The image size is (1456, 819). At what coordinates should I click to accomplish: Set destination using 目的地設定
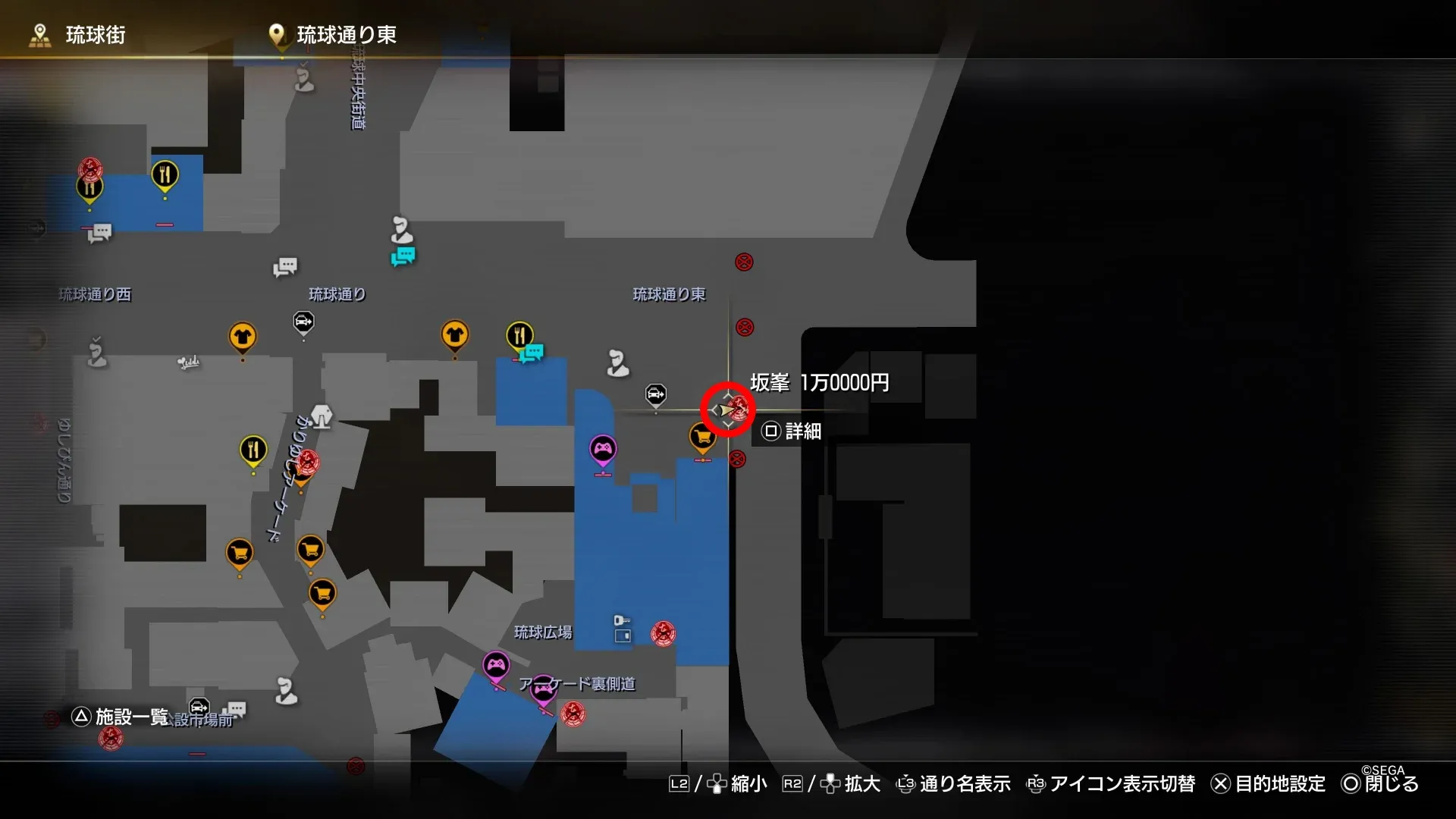[x=1282, y=784]
